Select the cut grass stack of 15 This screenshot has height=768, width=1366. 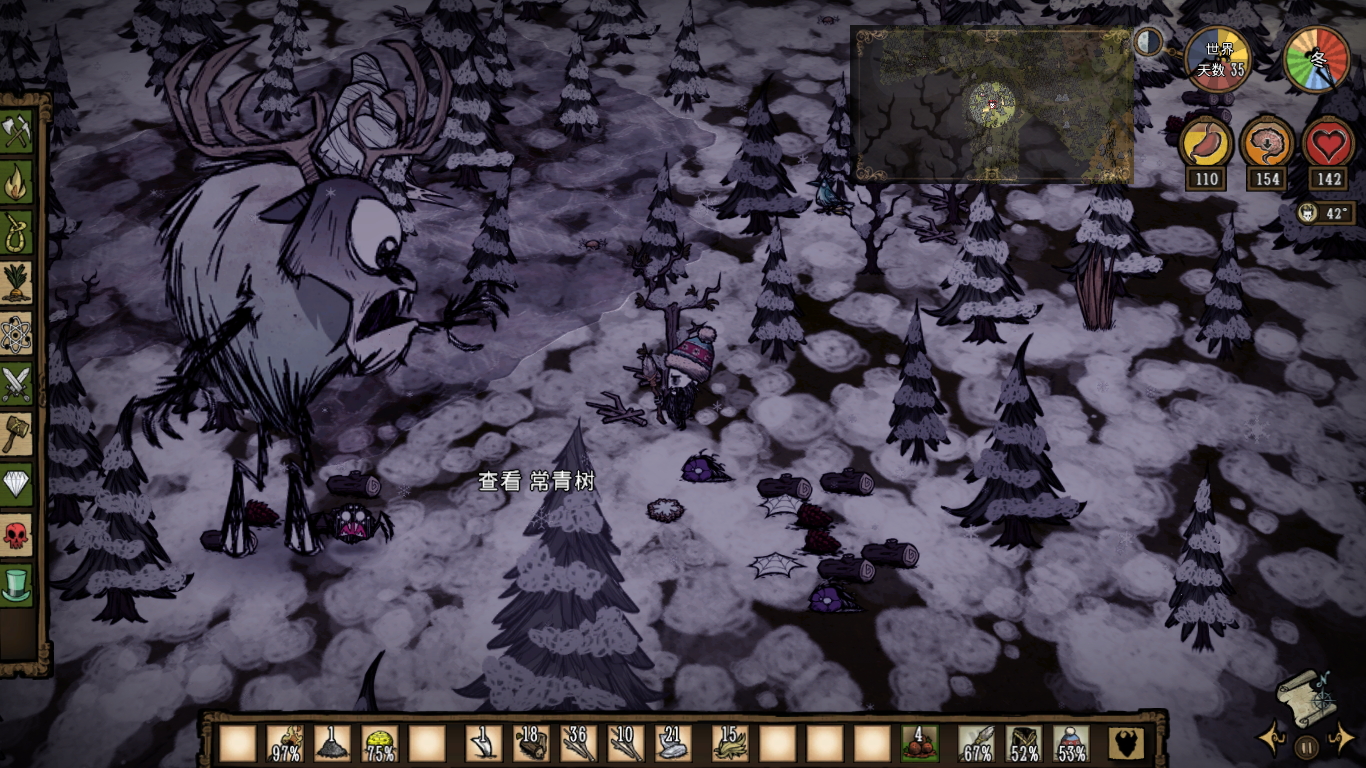pyautogui.click(x=729, y=743)
